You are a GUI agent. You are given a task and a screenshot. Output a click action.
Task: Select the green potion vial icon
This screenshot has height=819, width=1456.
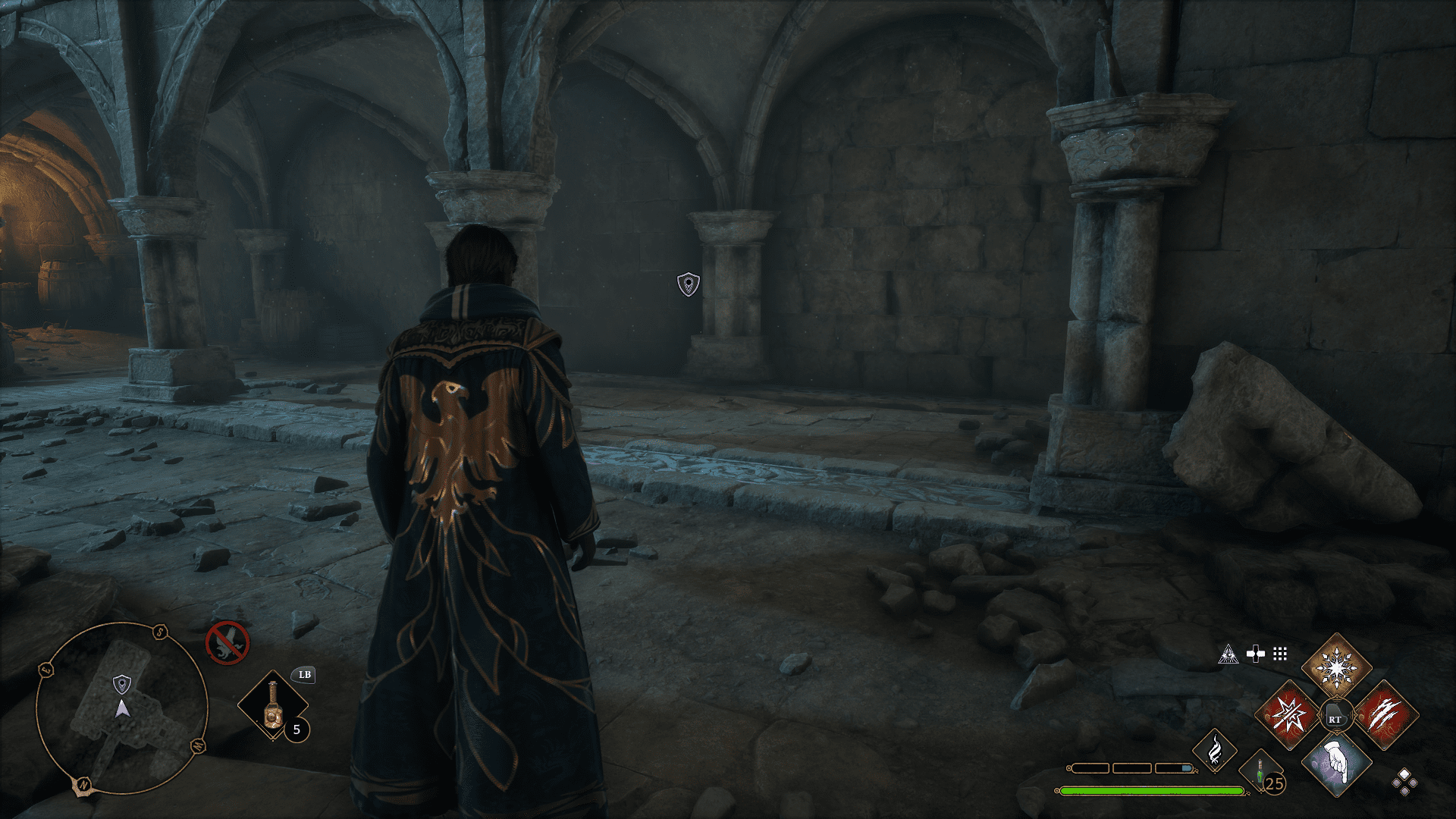(1260, 773)
